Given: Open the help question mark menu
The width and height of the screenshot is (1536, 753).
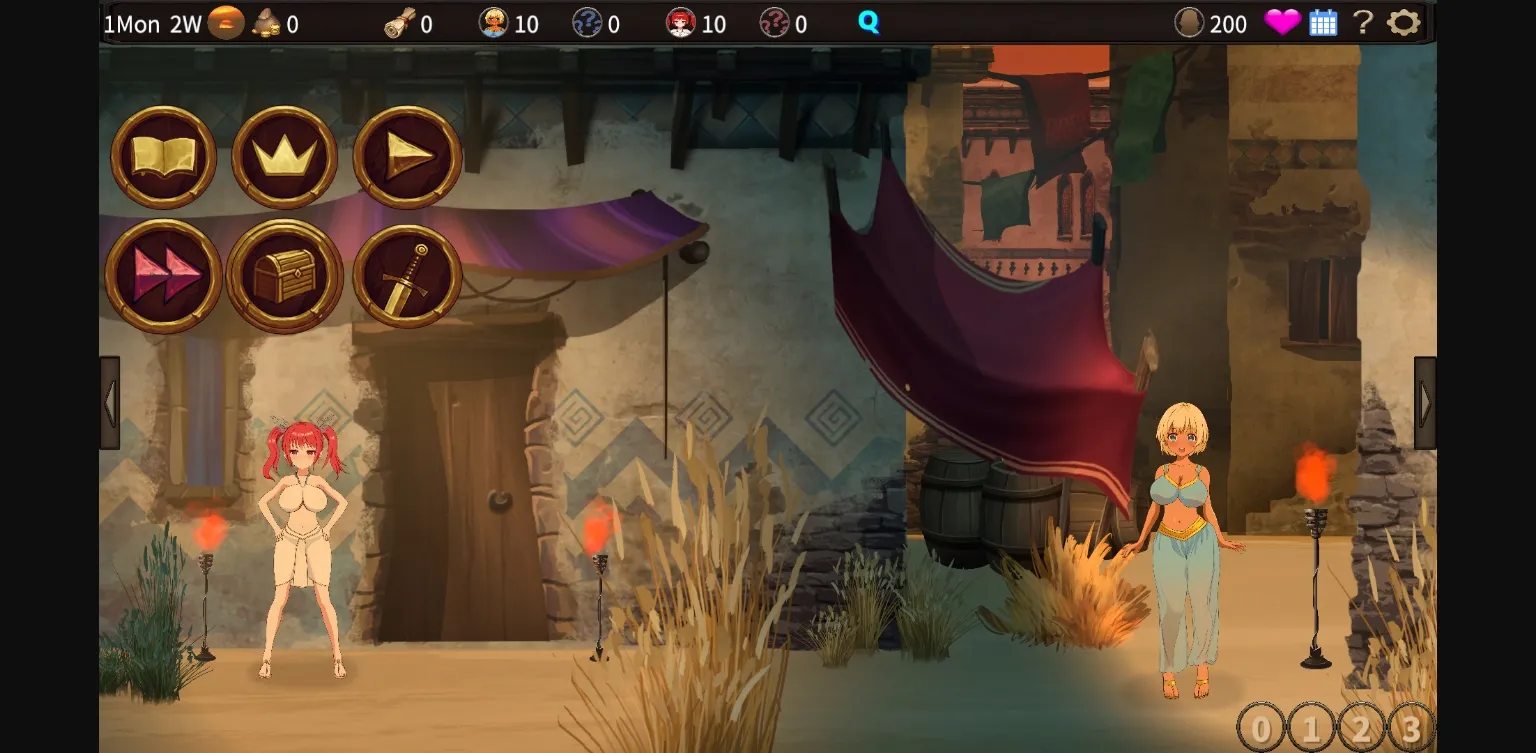Looking at the screenshot, I should [x=1362, y=22].
